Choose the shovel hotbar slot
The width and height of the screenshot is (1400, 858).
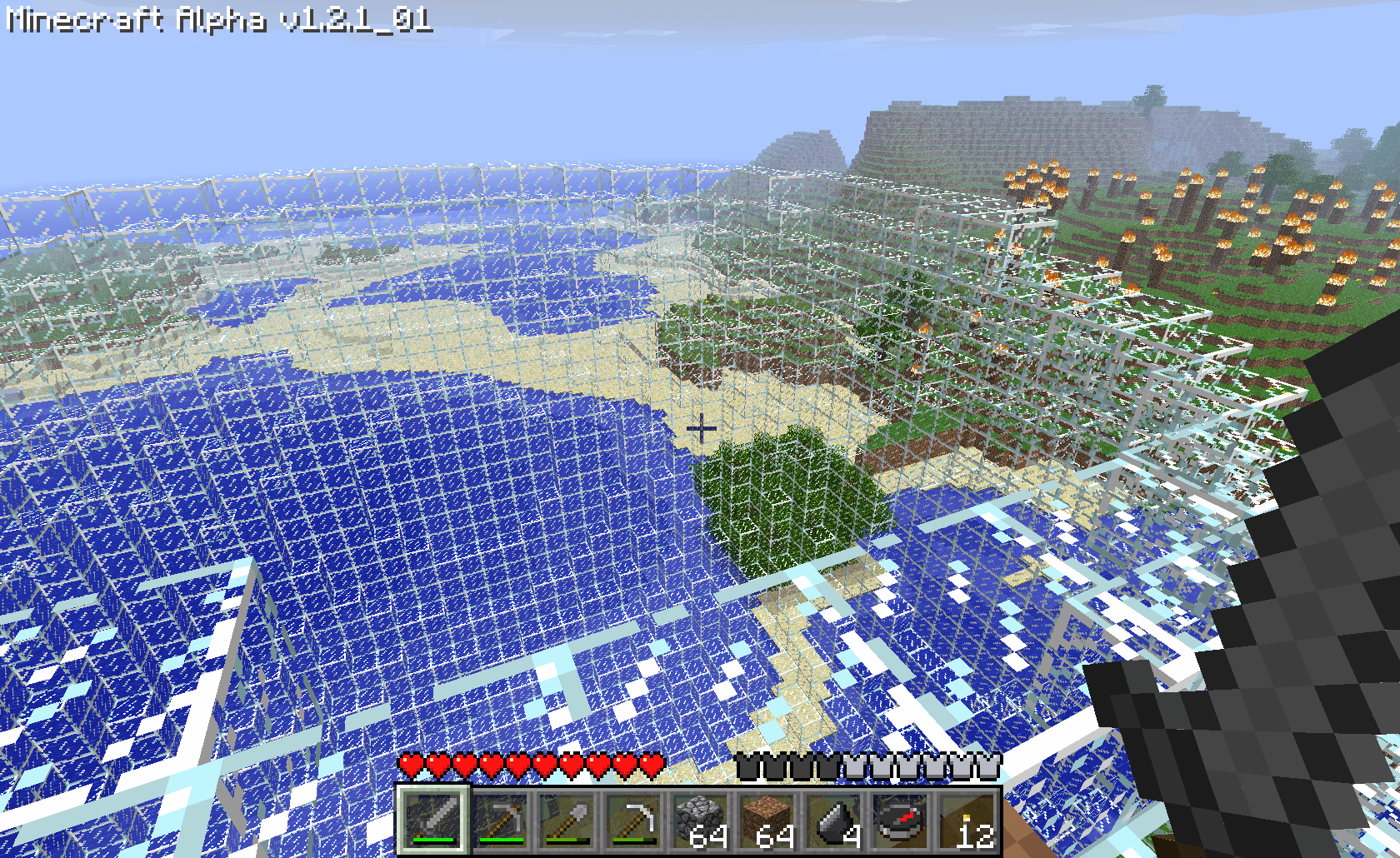coord(566,820)
